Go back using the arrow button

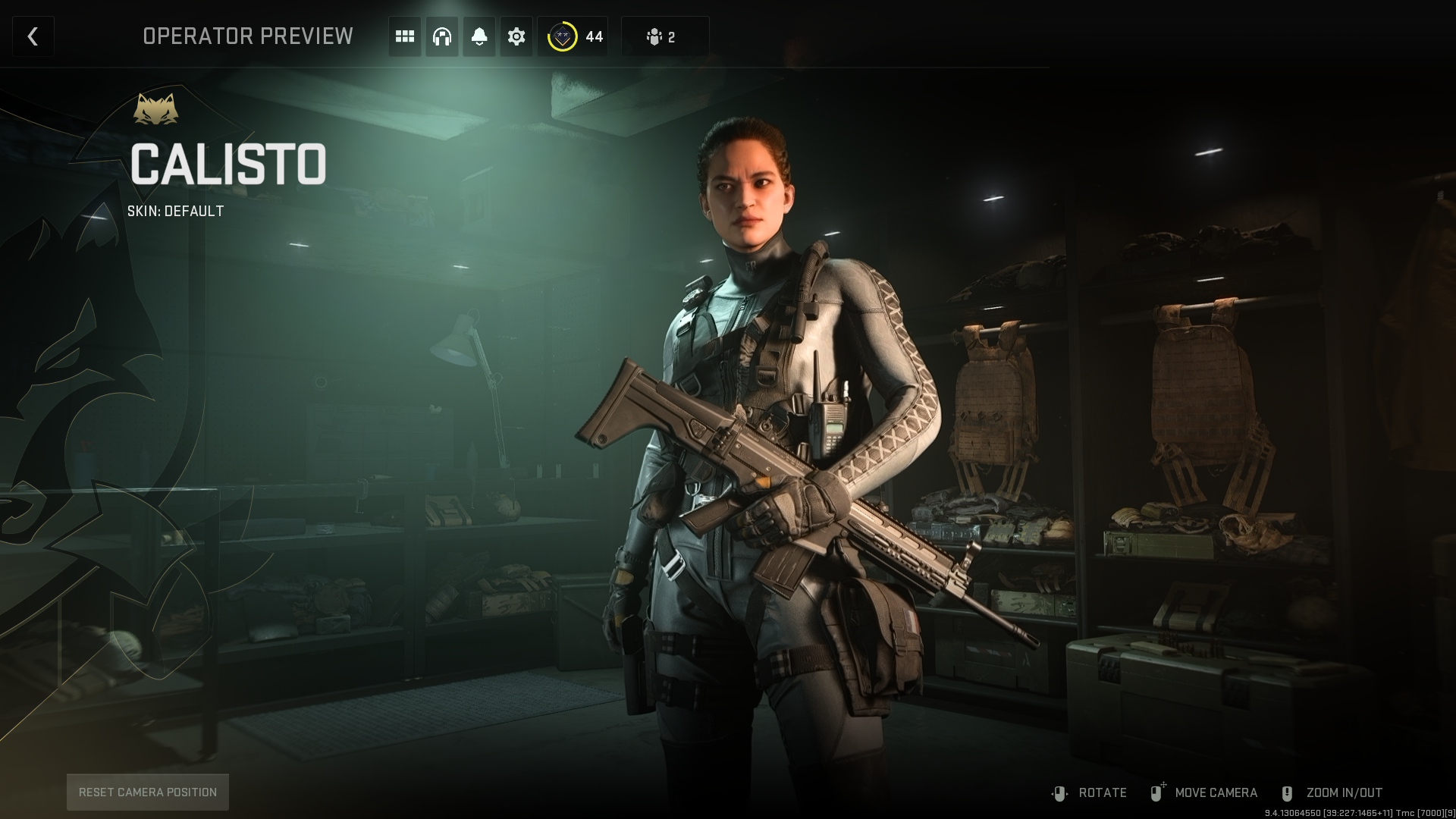point(33,36)
